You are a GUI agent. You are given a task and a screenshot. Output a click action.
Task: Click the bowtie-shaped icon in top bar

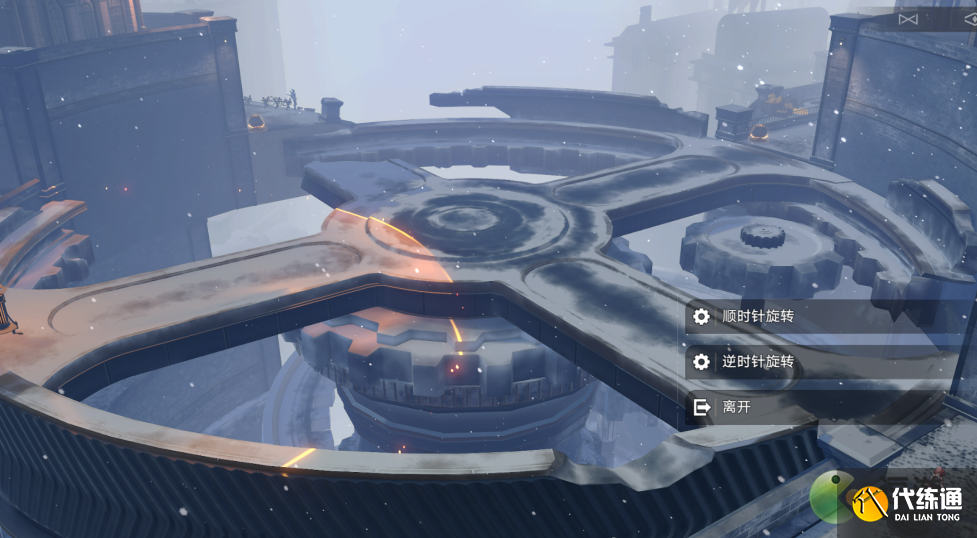(907, 19)
